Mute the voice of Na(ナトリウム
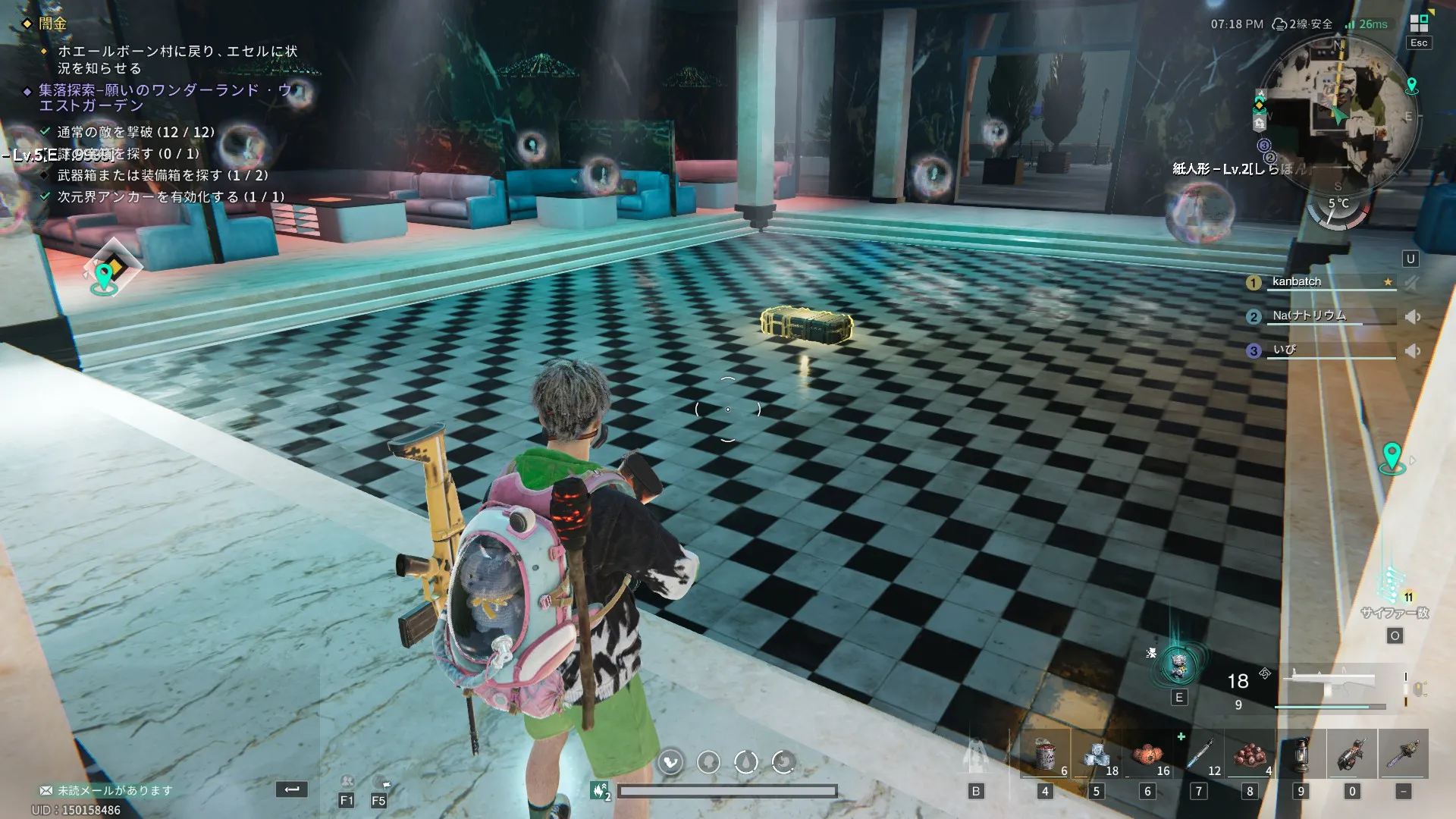The width and height of the screenshot is (1456, 819). [x=1413, y=317]
